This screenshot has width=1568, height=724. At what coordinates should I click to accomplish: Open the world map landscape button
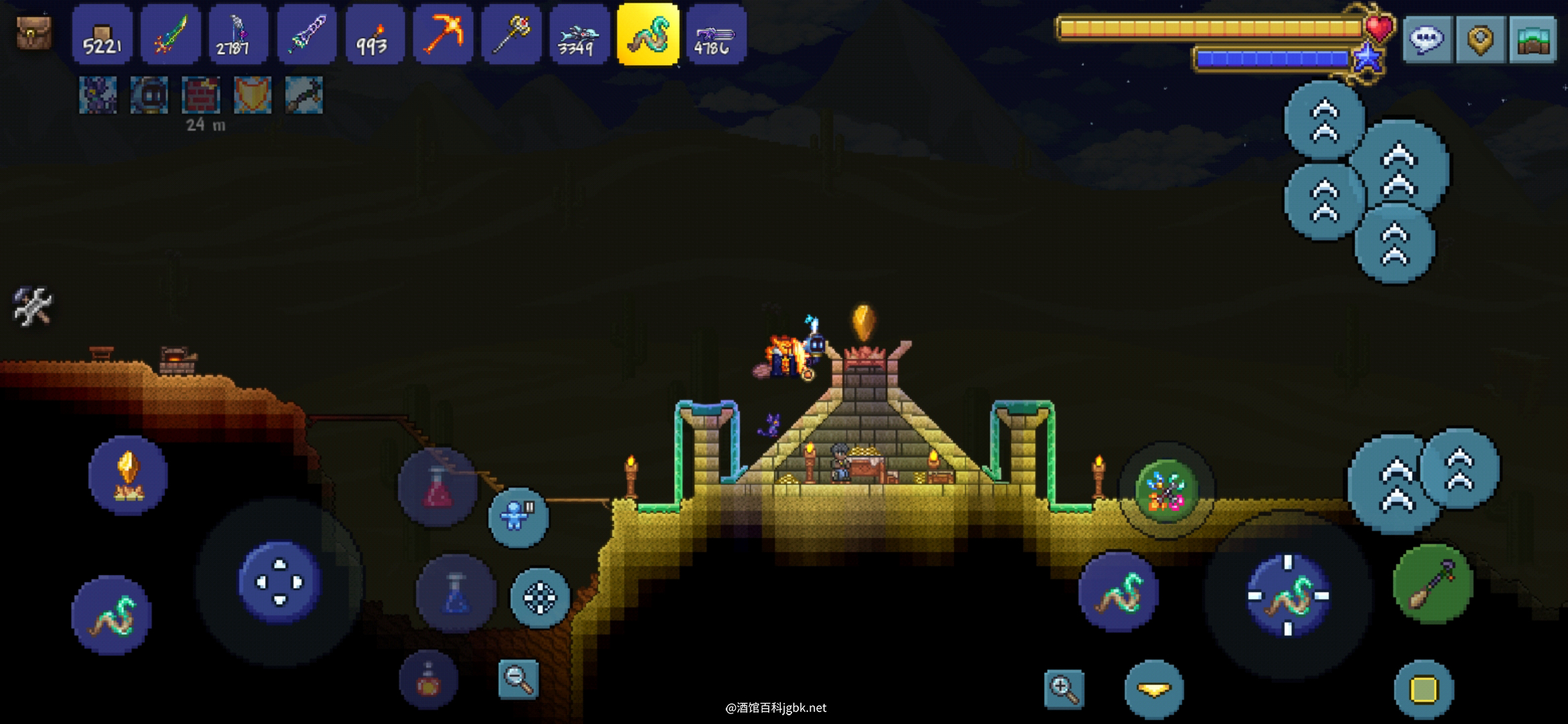click(1532, 39)
